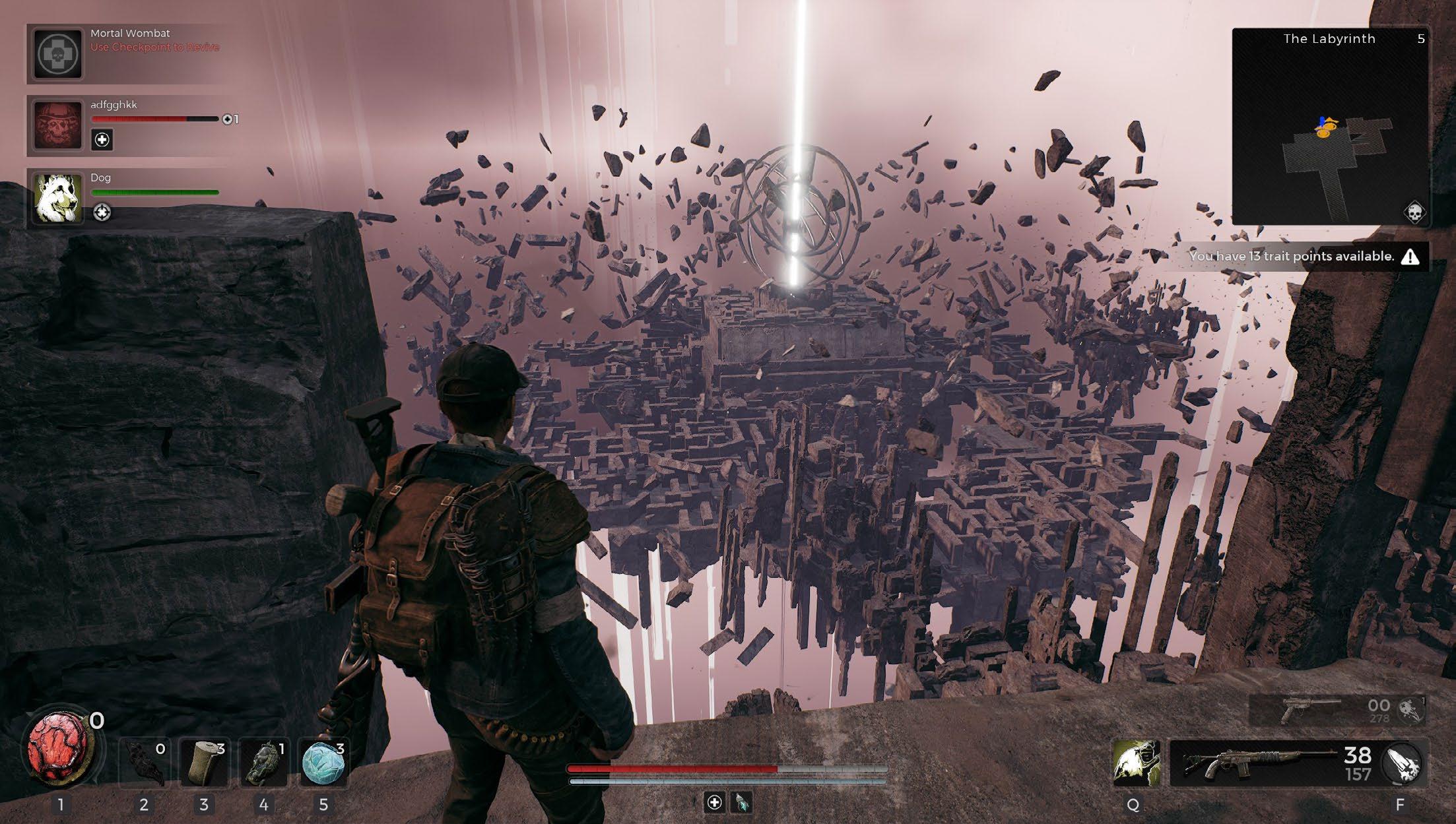Click the skull marker on minimap

pos(1414,213)
